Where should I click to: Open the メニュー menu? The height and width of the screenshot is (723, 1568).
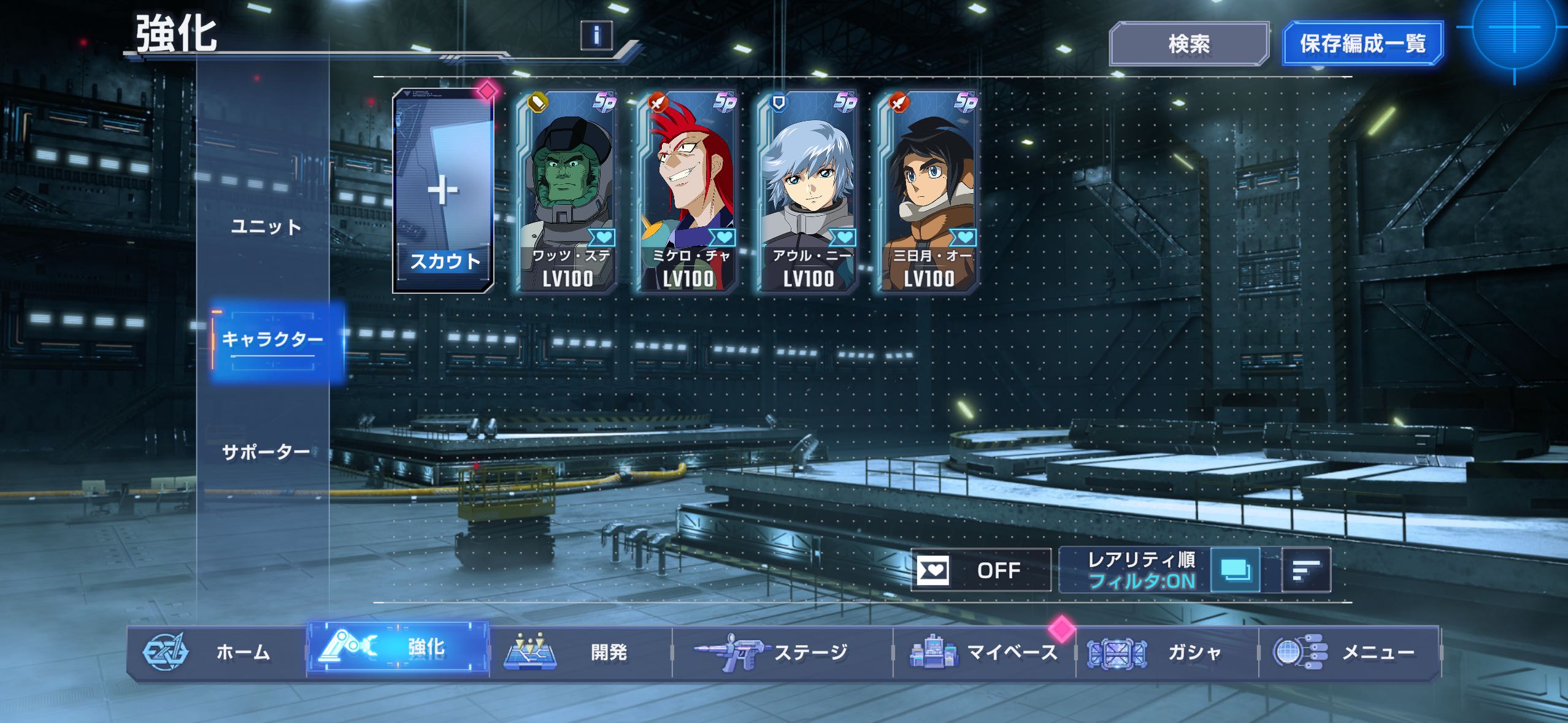(1349, 652)
